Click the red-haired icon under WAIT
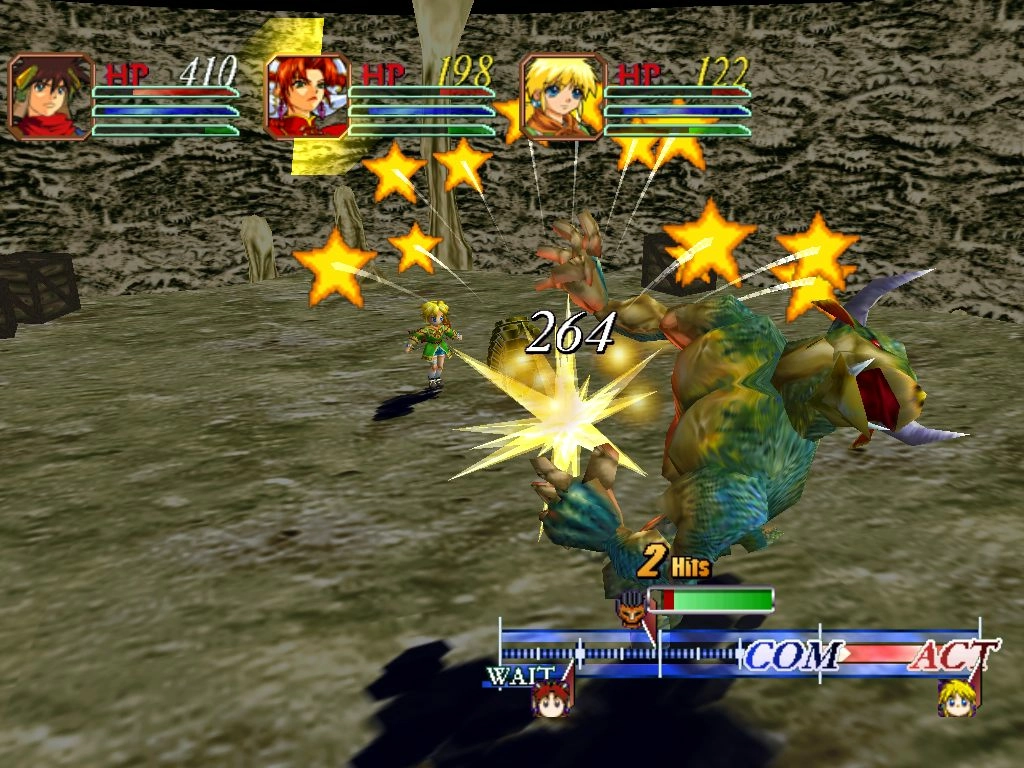 (x=550, y=698)
